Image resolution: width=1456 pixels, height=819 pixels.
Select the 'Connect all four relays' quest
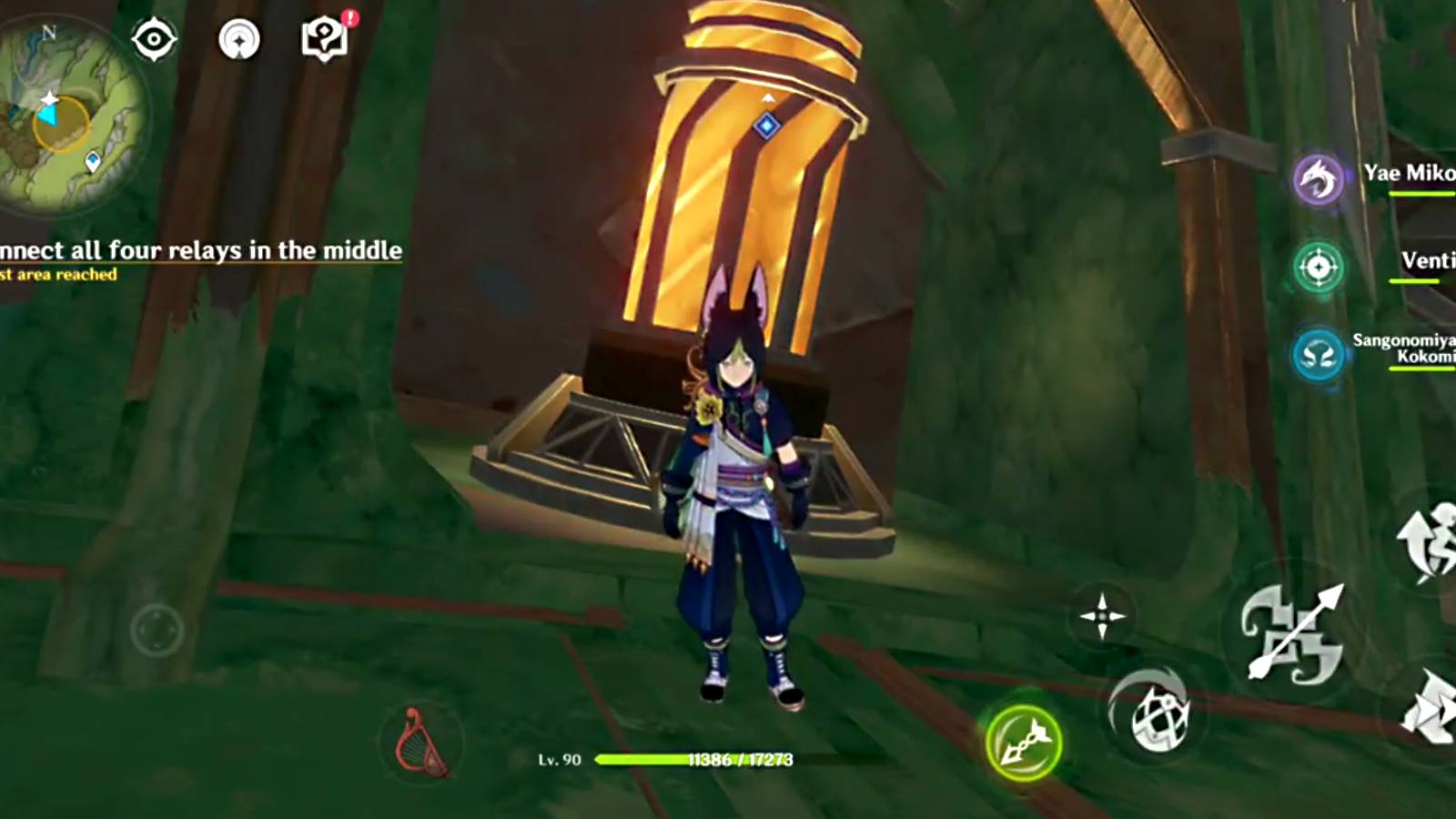(200, 248)
